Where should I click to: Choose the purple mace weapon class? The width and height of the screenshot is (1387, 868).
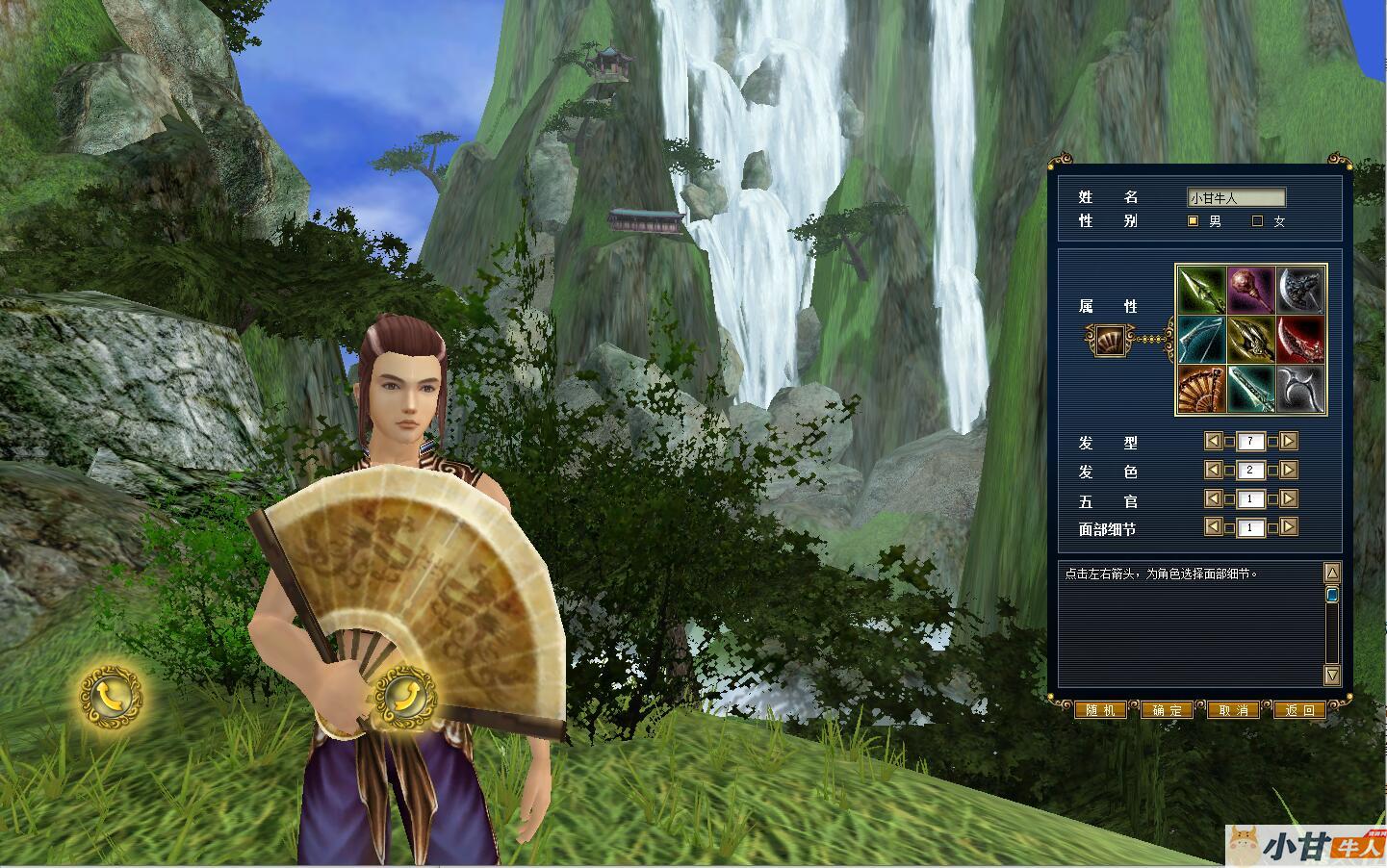1251,290
